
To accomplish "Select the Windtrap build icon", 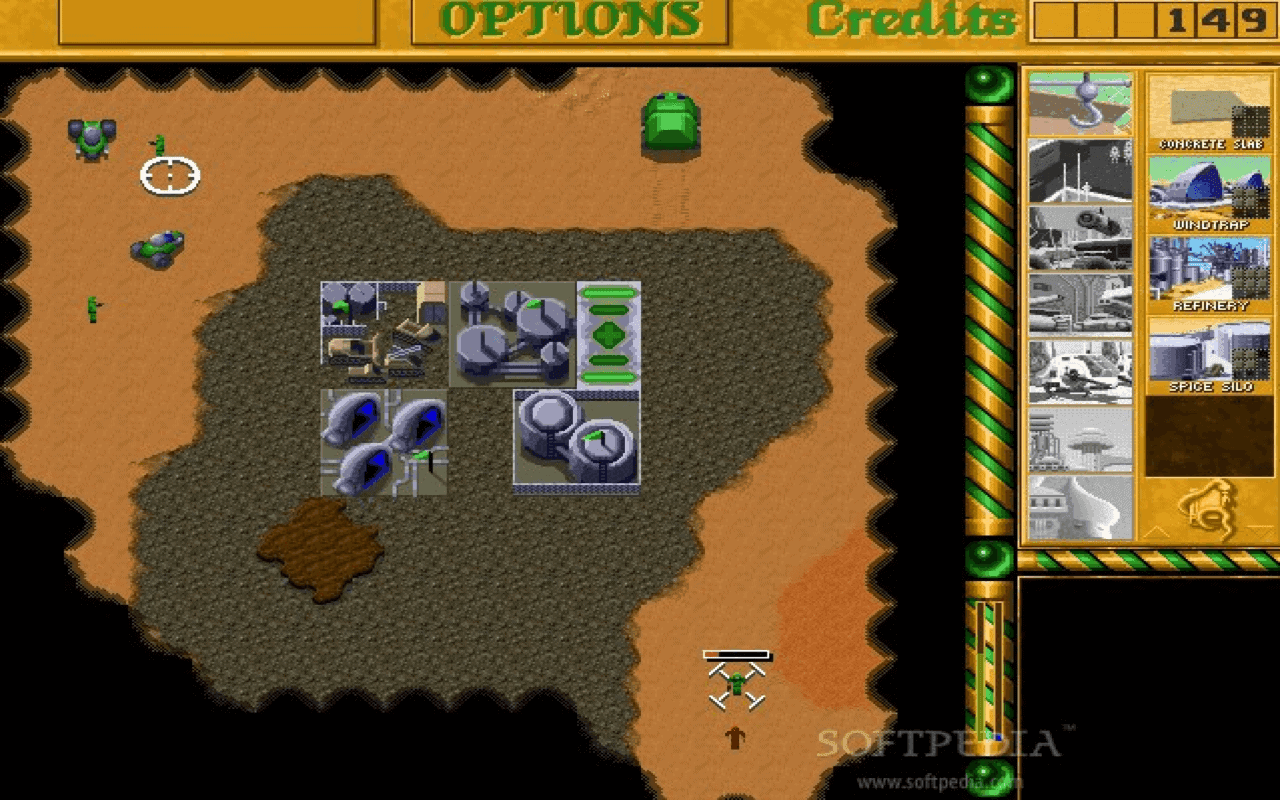I will click(1210, 190).
